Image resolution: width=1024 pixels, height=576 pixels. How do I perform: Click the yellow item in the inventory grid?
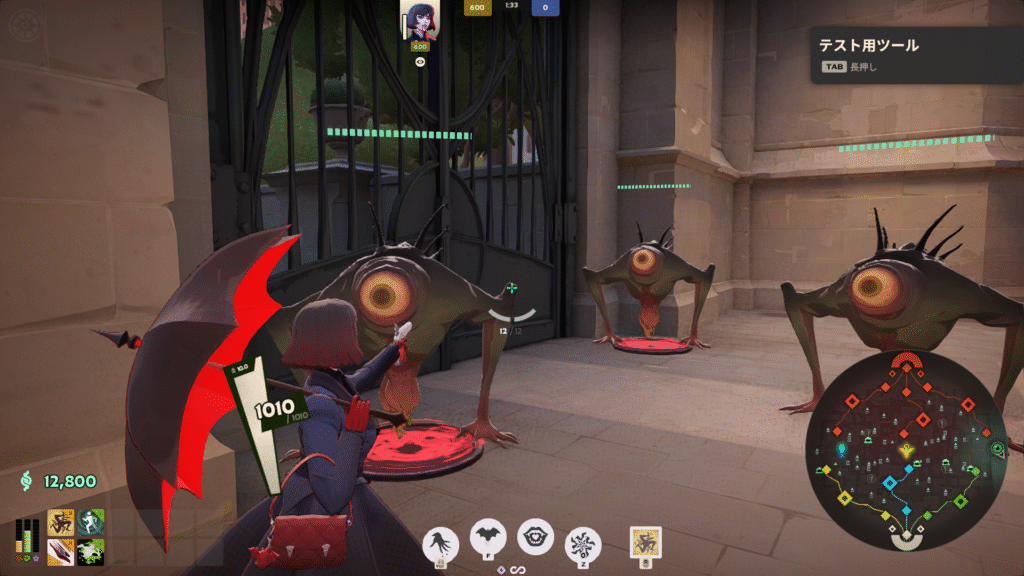click(60, 521)
